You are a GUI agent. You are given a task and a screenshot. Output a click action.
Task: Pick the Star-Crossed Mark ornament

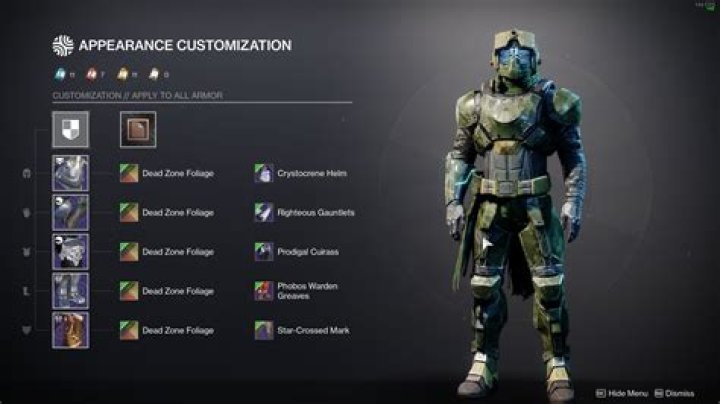pos(264,329)
